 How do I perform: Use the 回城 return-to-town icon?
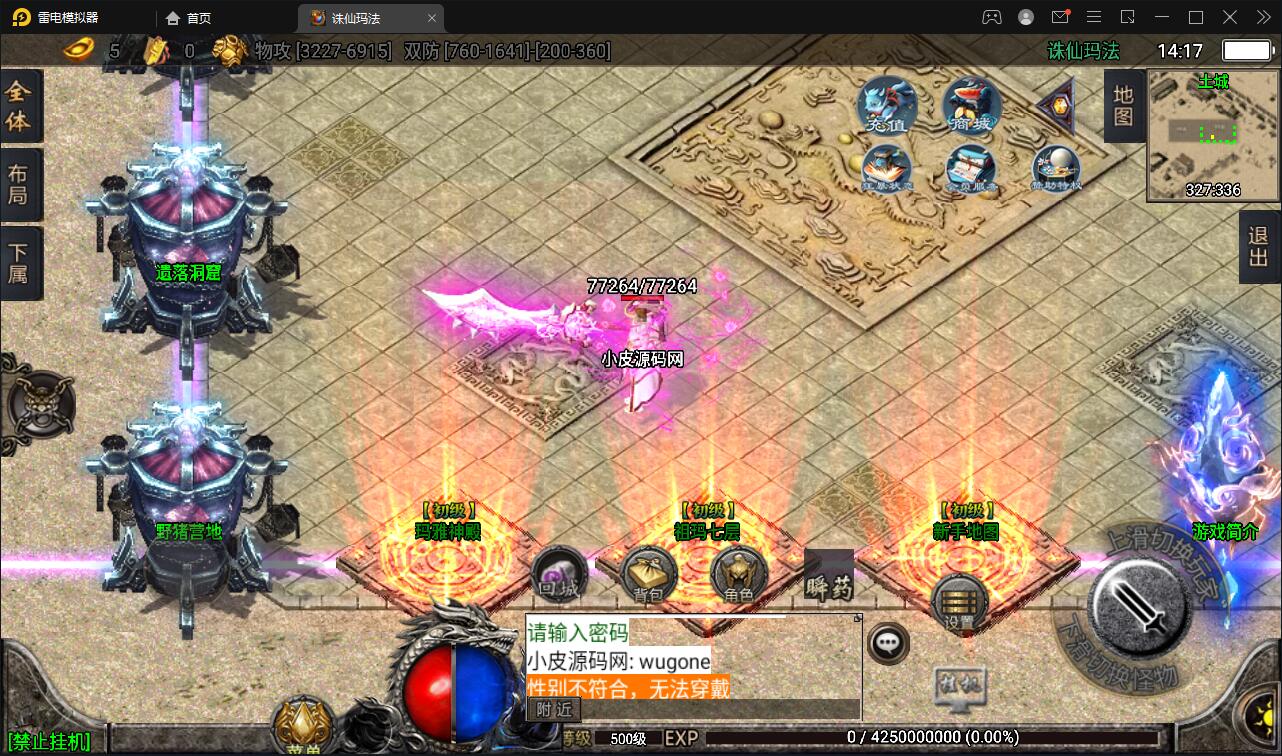558,575
